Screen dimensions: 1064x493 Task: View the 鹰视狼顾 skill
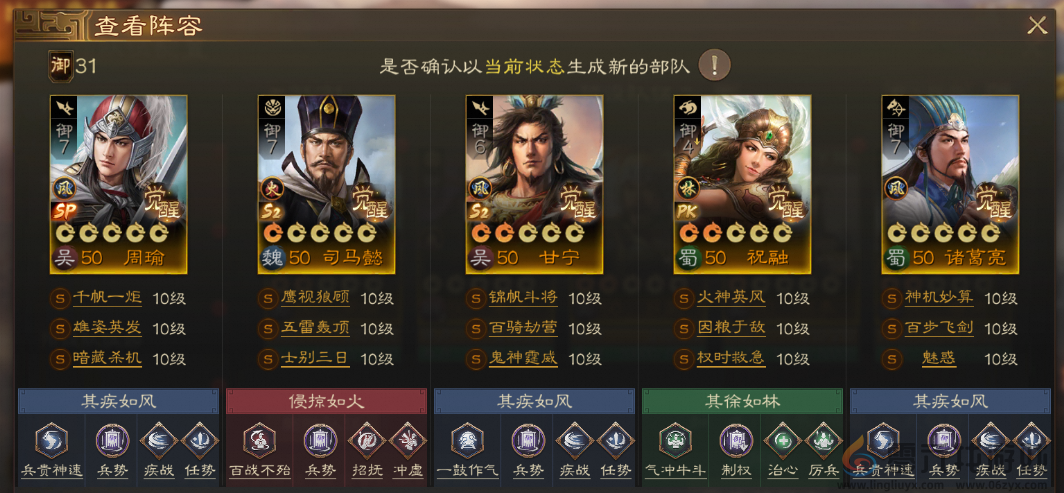pyautogui.click(x=316, y=298)
